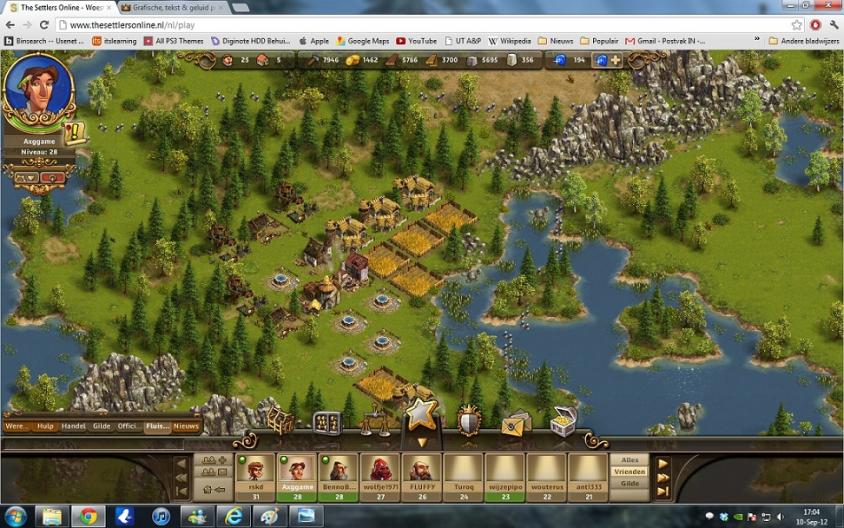844x528 pixels.
Task: Open the mail envelope icon
Action: [515, 424]
